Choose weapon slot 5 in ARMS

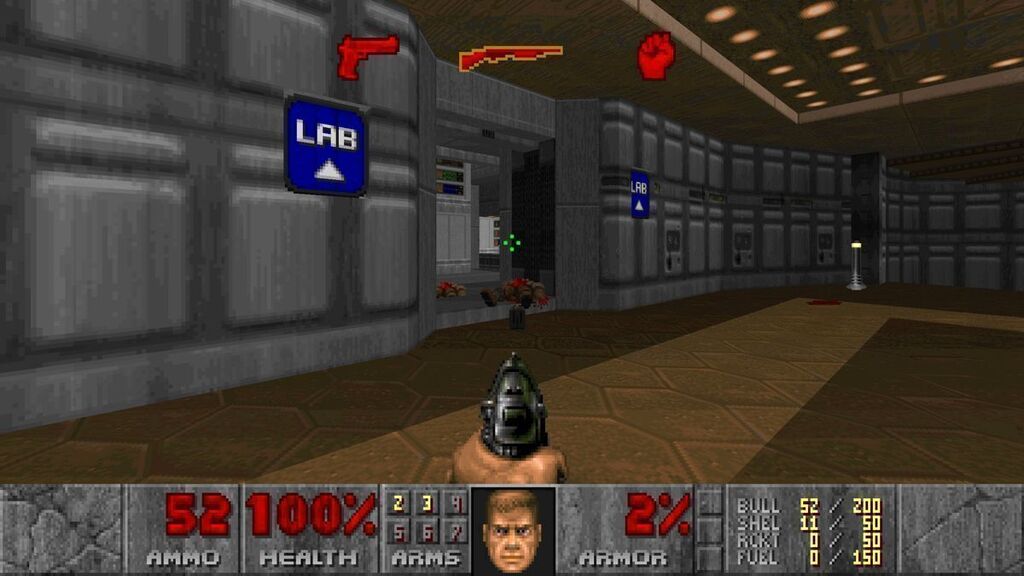(398, 530)
